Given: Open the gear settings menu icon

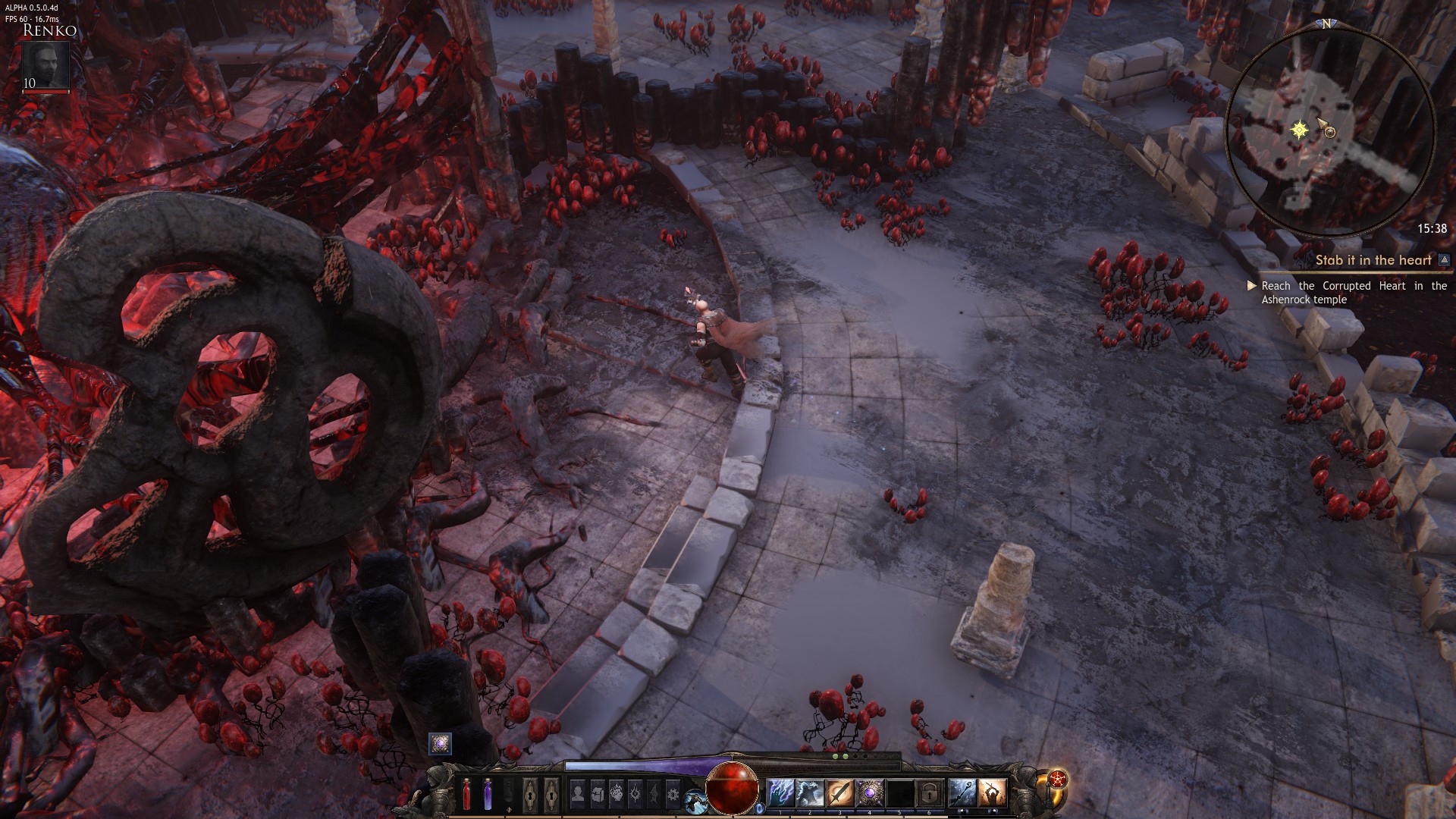Looking at the screenshot, I should [673, 793].
